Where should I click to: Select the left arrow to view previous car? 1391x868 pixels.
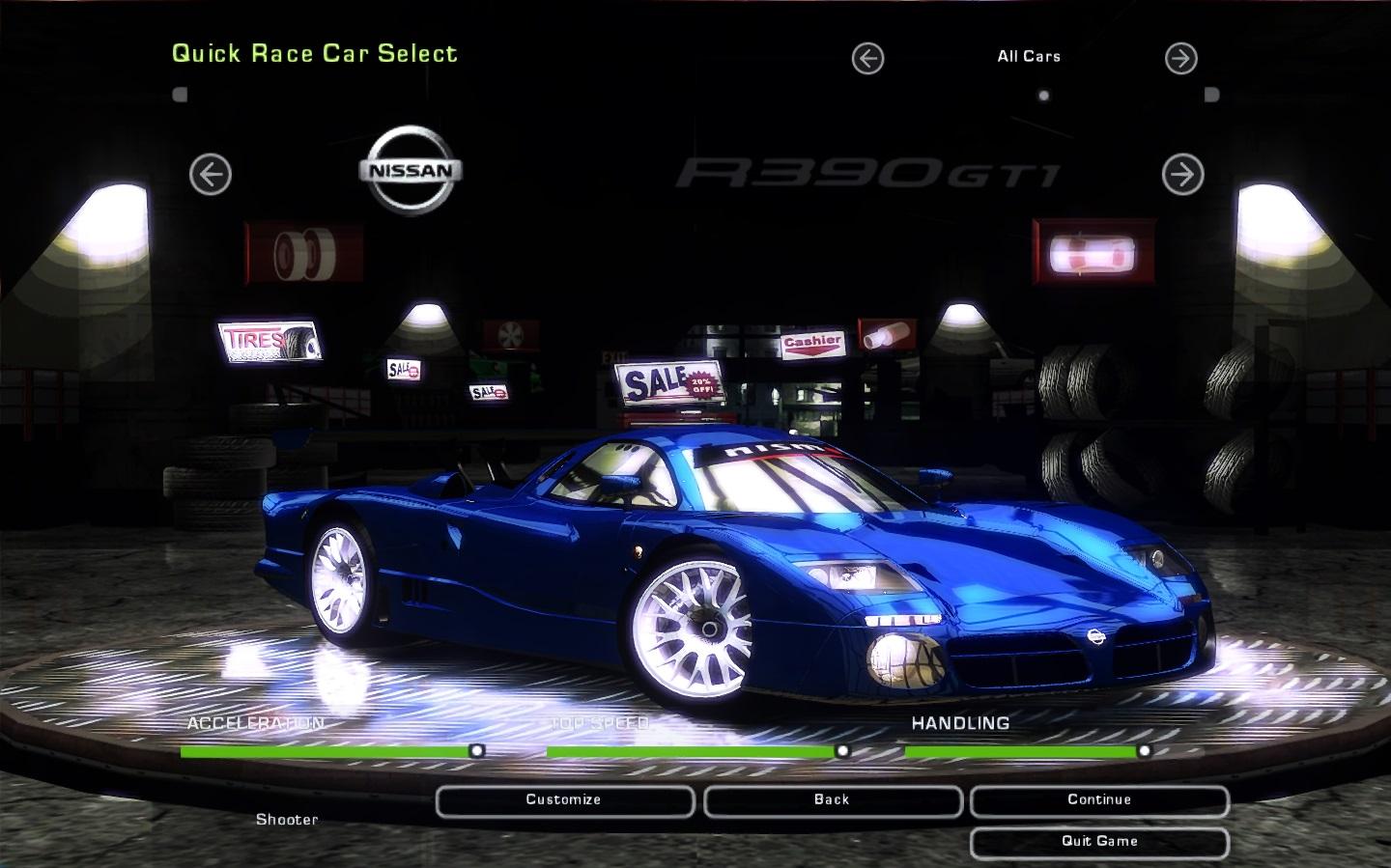[210, 176]
